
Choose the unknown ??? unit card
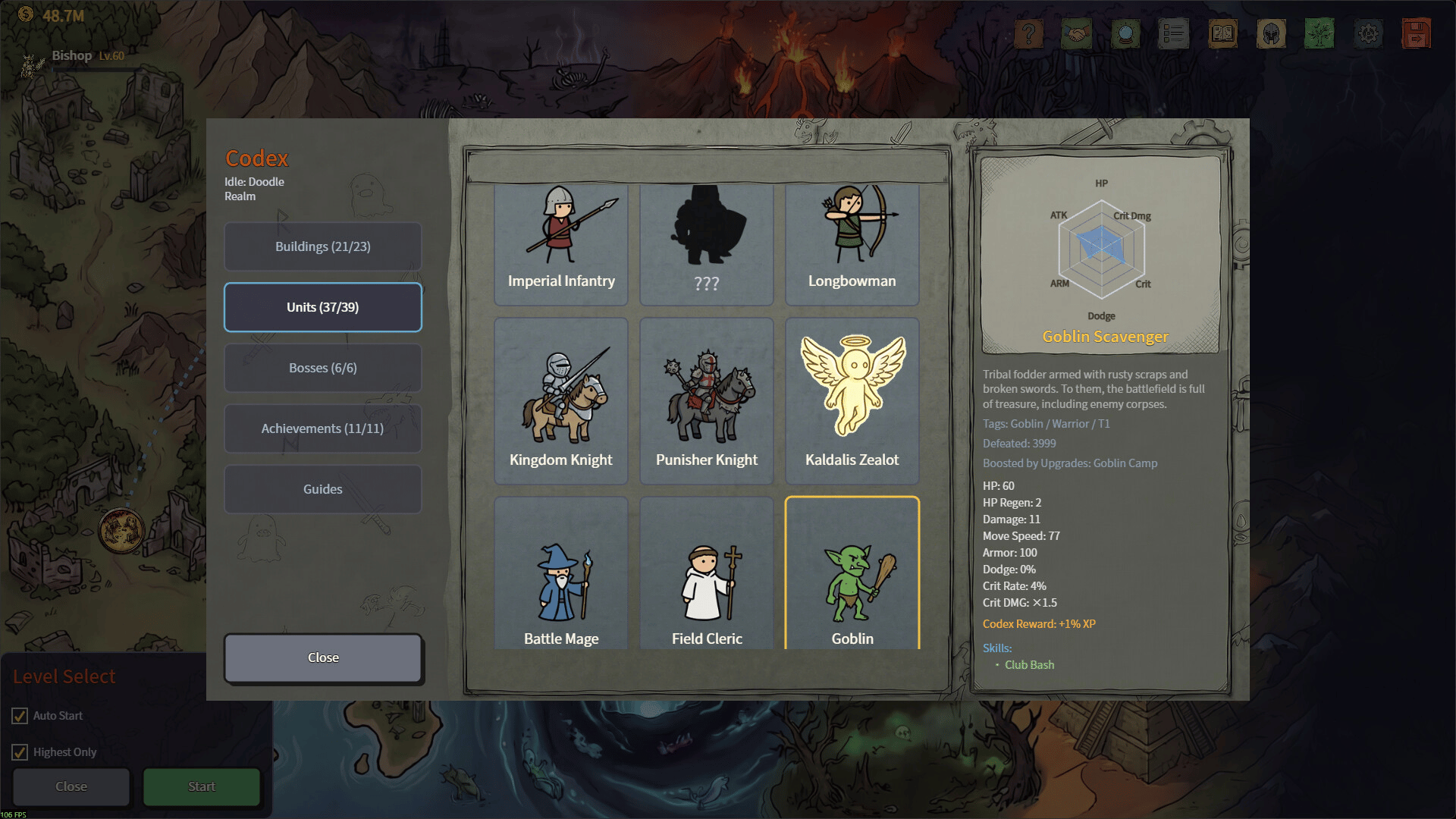tap(706, 244)
